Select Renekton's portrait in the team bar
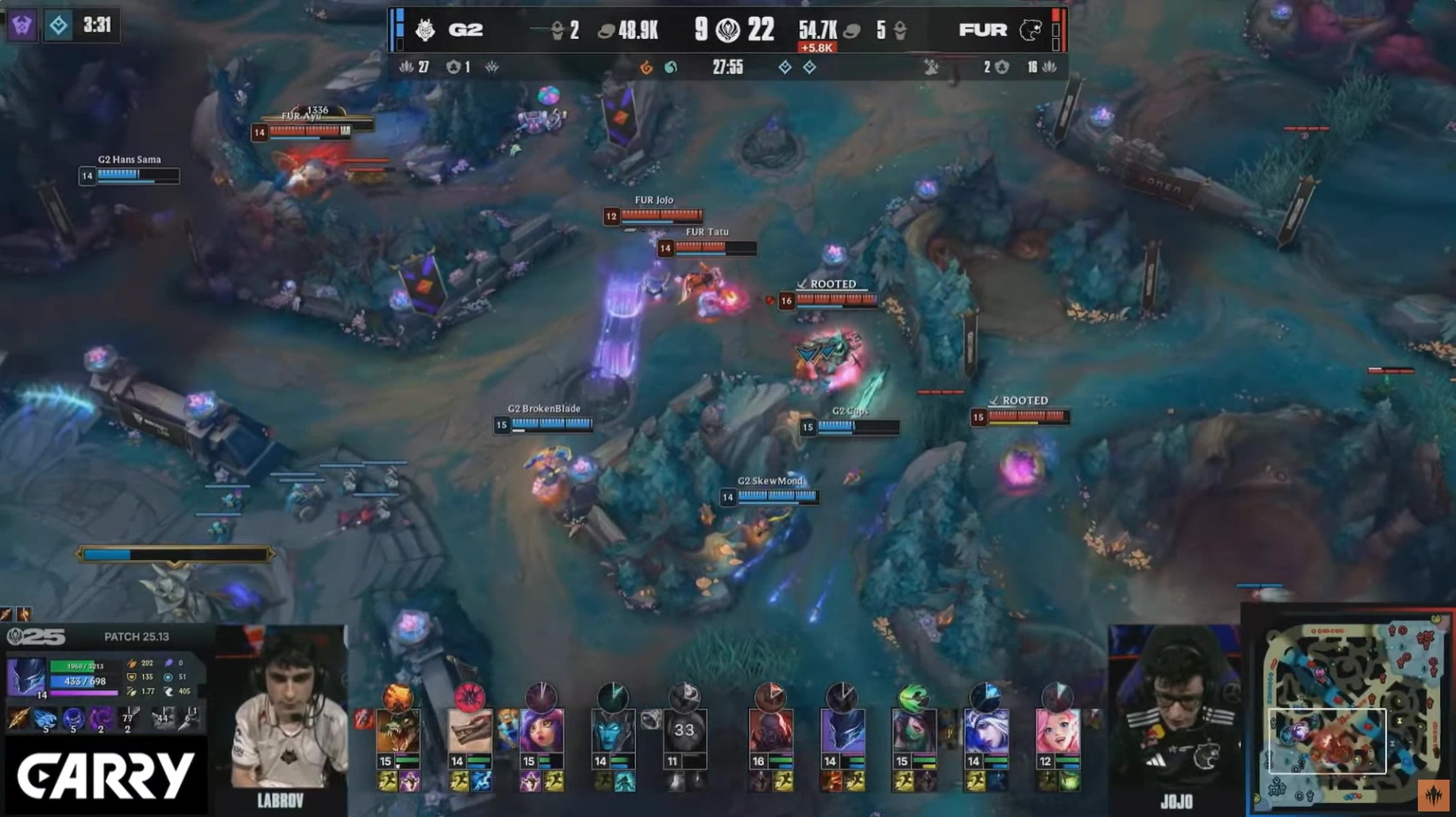Viewport: 1456px width, 817px height. tap(397, 730)
